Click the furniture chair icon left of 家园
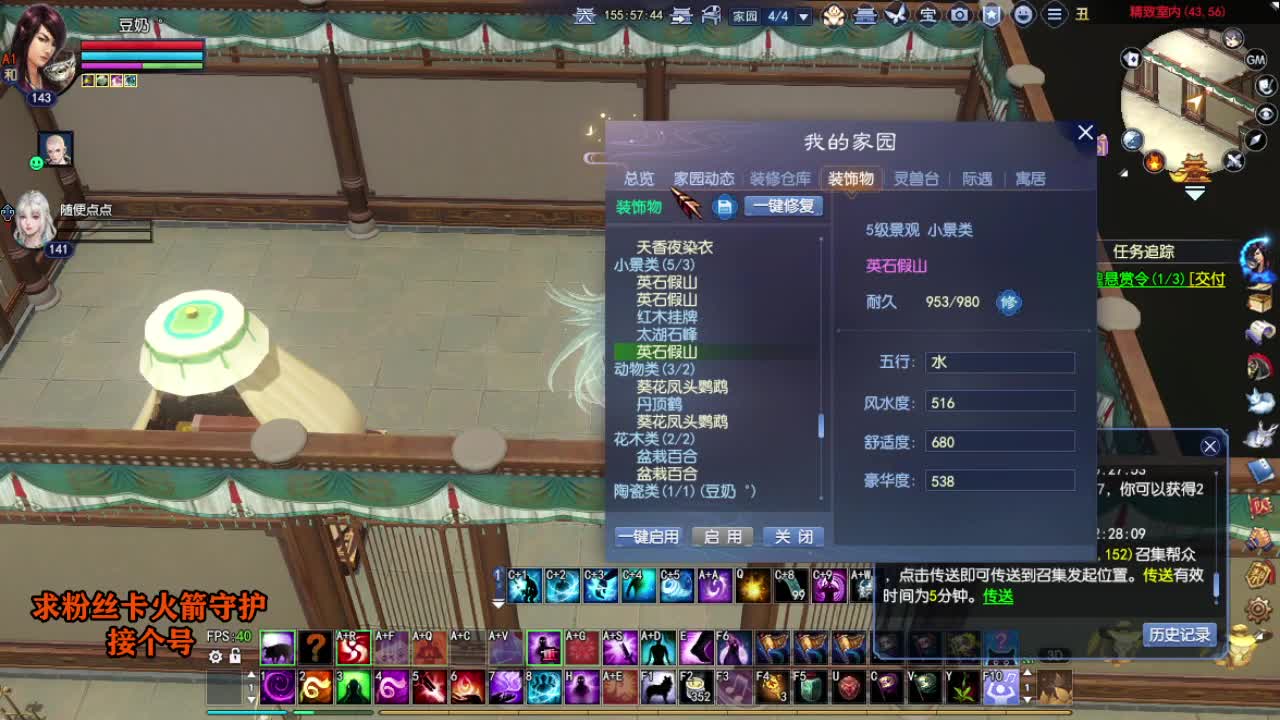 point(712,13)
